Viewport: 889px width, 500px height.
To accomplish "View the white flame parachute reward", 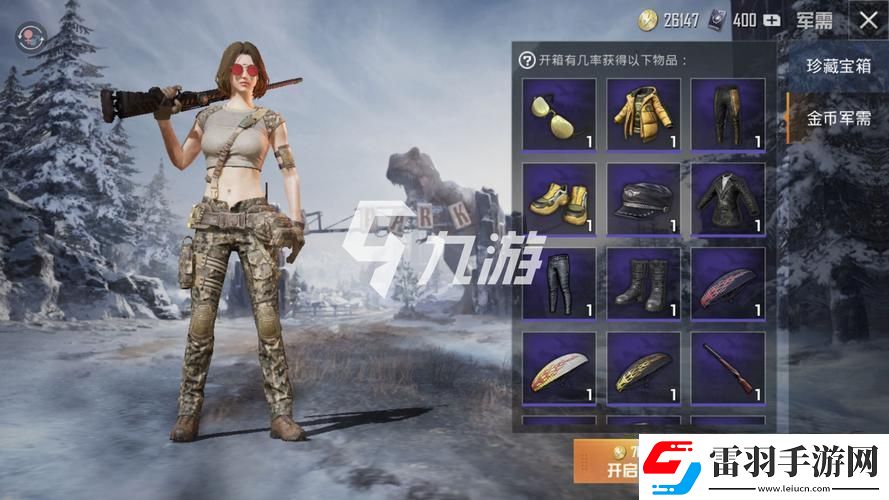I will click(559, 367).
